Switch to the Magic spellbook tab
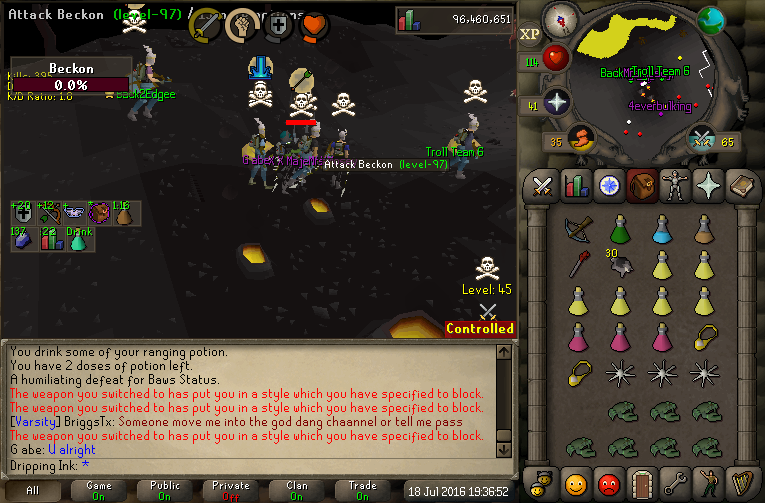765x503 pixels. click(x=741, y=186)
